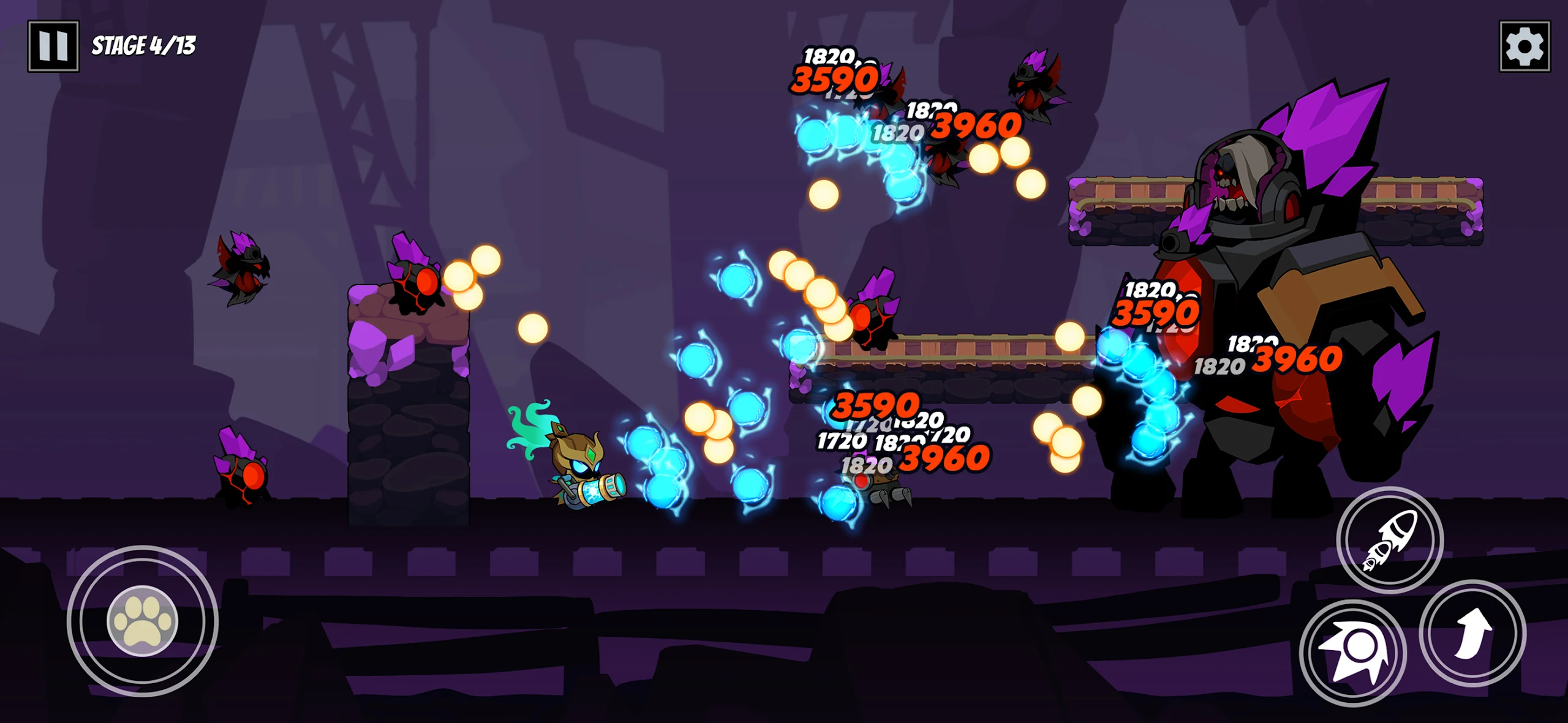The width and height of the screenshot is (1568, 723).
Task: Tap the jump arrow button
Action: (1472, 633)
